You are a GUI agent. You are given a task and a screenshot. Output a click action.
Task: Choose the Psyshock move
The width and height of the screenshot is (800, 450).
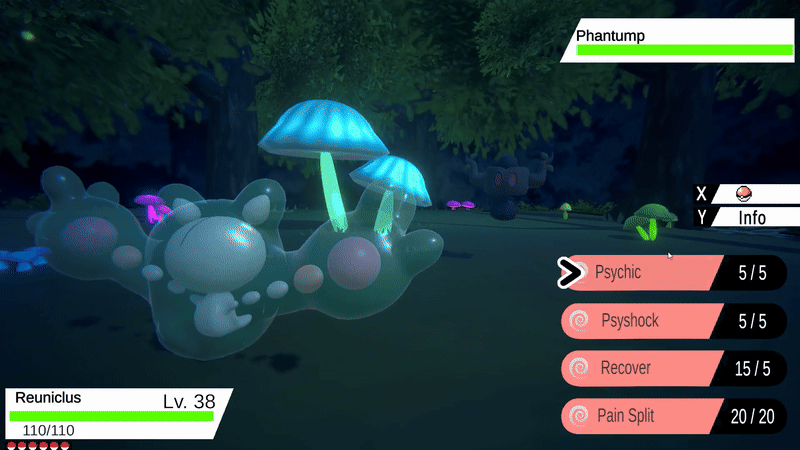click(640, 321)
